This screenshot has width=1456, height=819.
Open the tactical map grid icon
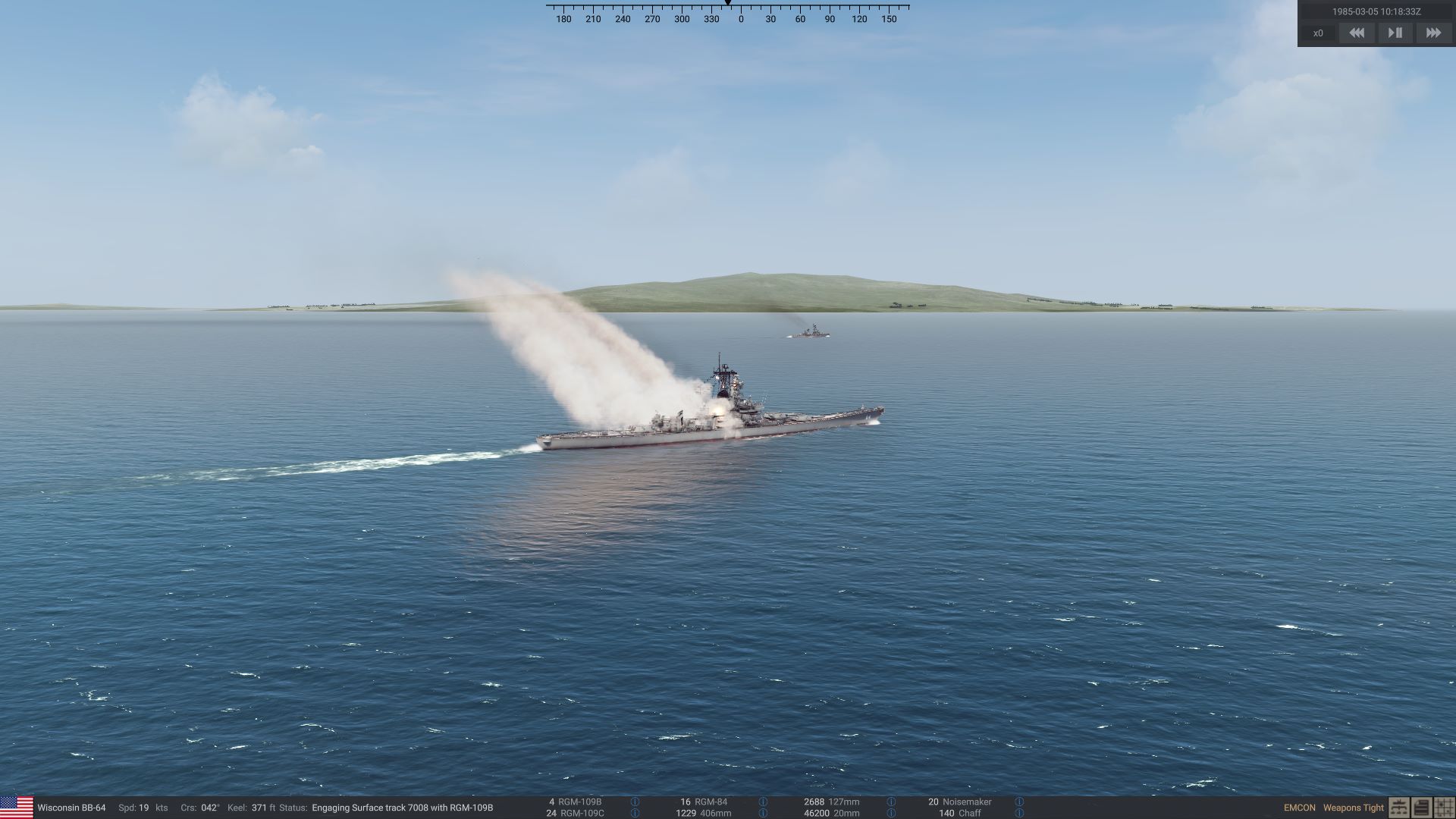point(1444,808)
